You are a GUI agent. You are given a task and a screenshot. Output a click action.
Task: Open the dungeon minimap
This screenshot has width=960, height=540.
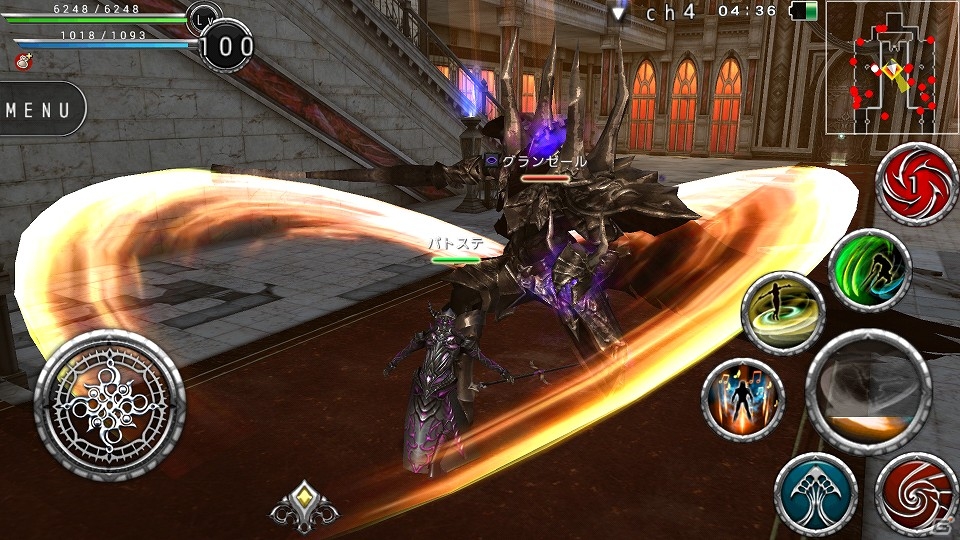pos(891,69)
